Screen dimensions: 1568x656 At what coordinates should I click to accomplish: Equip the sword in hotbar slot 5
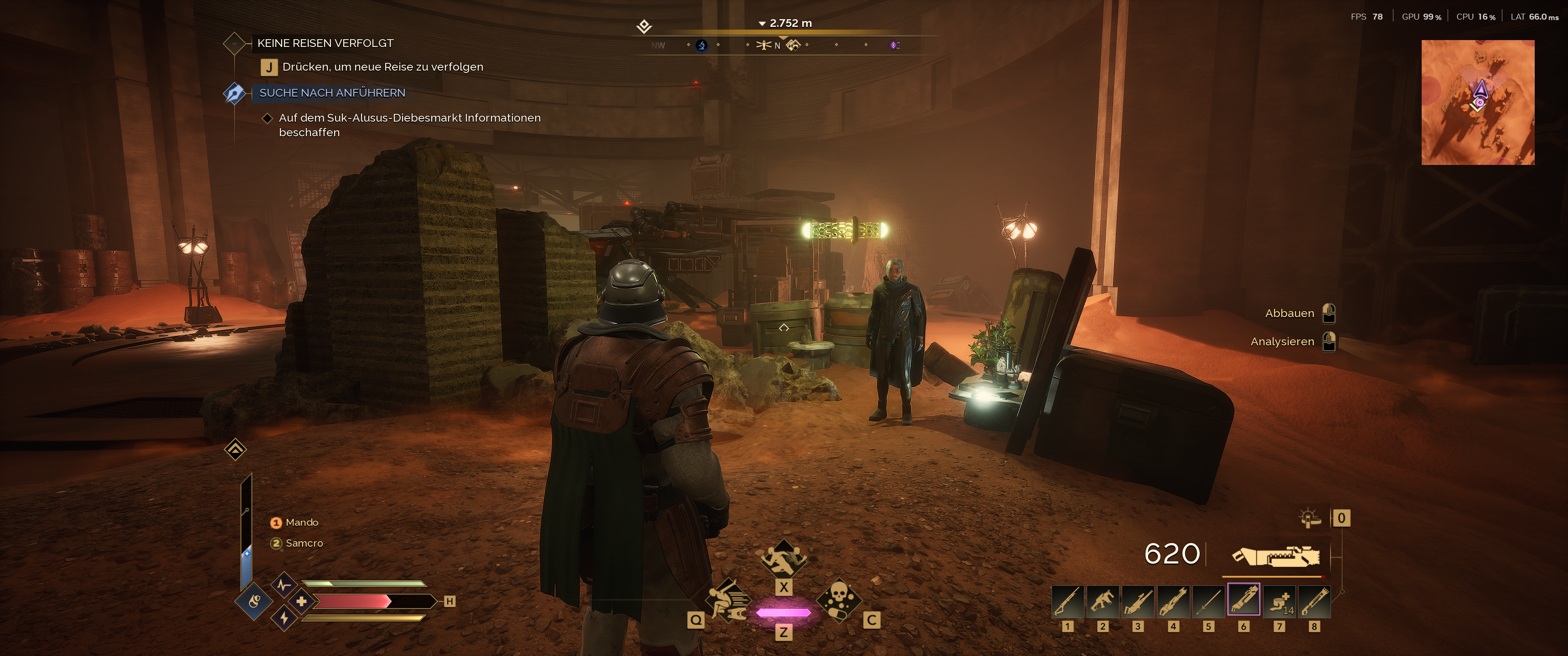click(x=1208, y=601)
